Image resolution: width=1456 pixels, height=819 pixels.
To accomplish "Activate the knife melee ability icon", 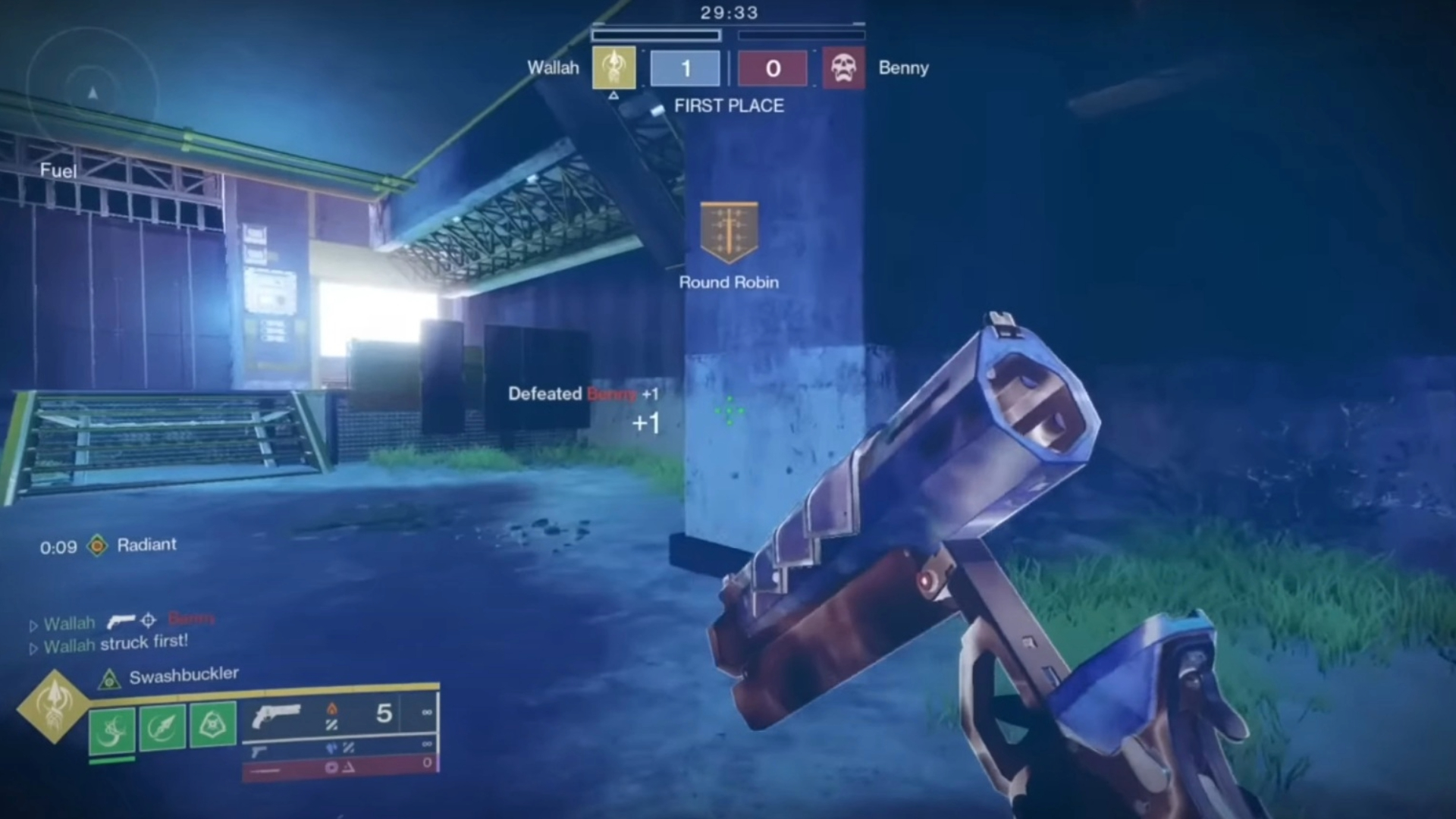I will point(162,727).
